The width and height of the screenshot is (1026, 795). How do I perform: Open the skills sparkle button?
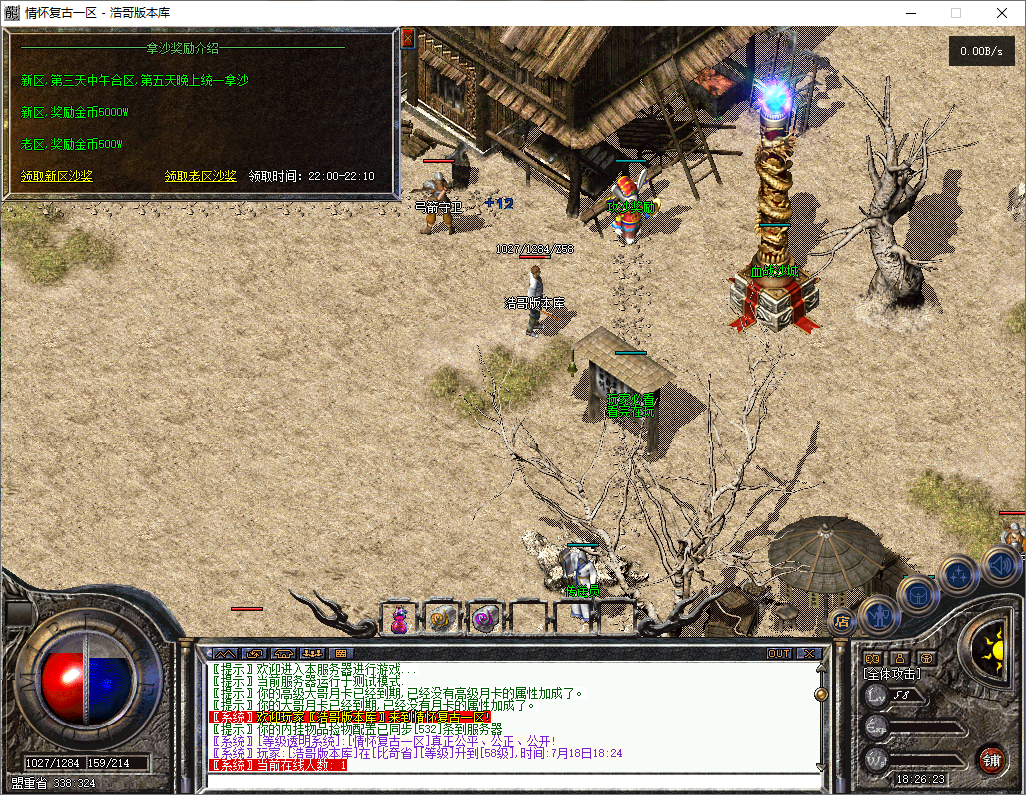pos(959,575)
